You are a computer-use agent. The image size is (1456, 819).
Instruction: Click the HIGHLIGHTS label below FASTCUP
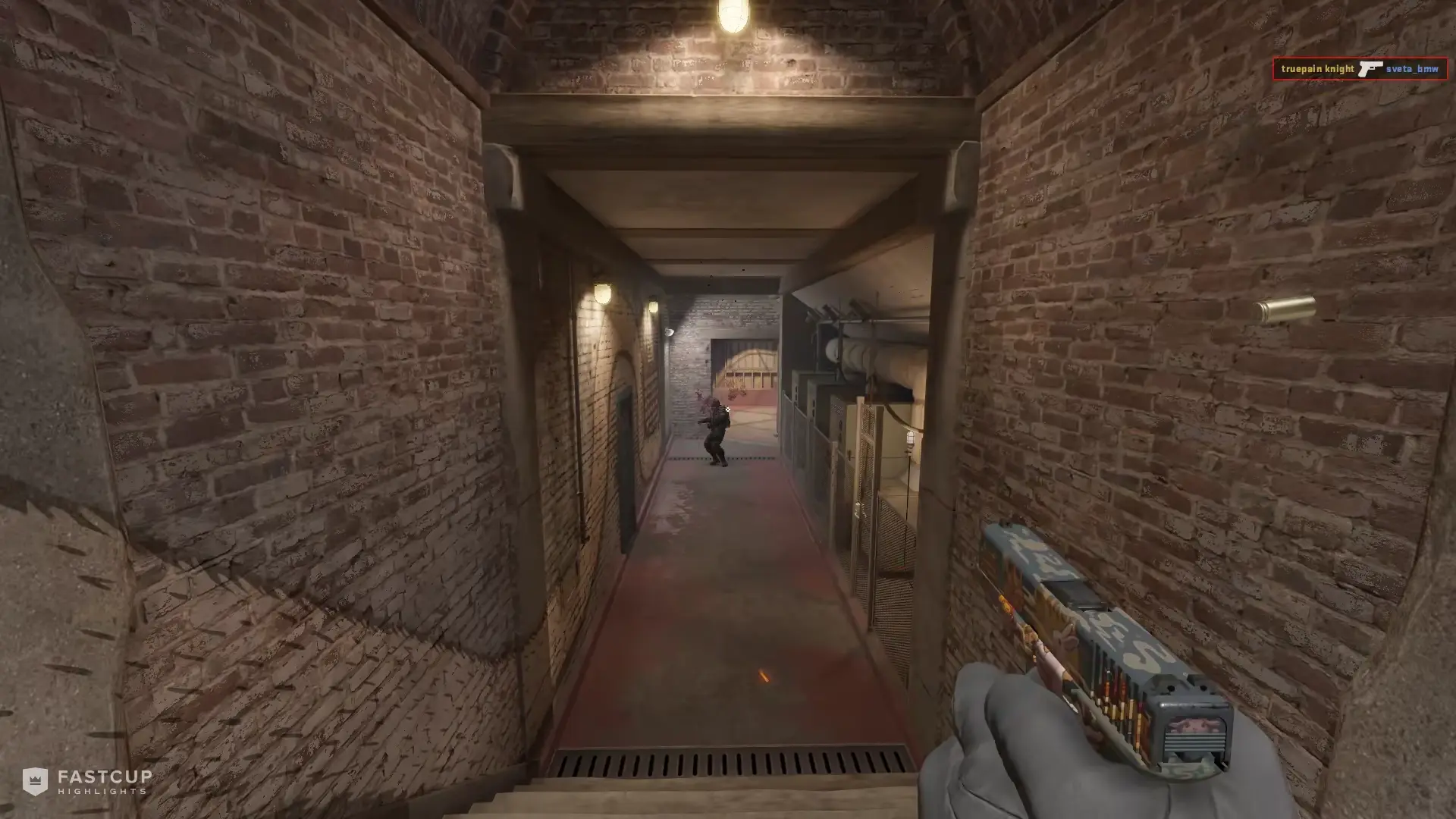coord(102,792)
